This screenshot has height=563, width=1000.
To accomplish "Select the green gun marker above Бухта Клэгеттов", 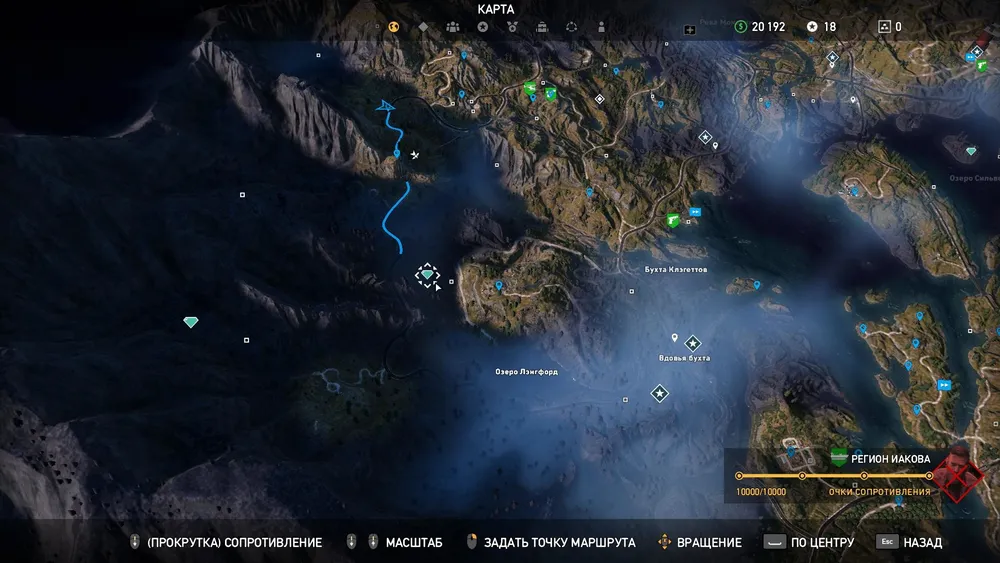I will (674, 219).
